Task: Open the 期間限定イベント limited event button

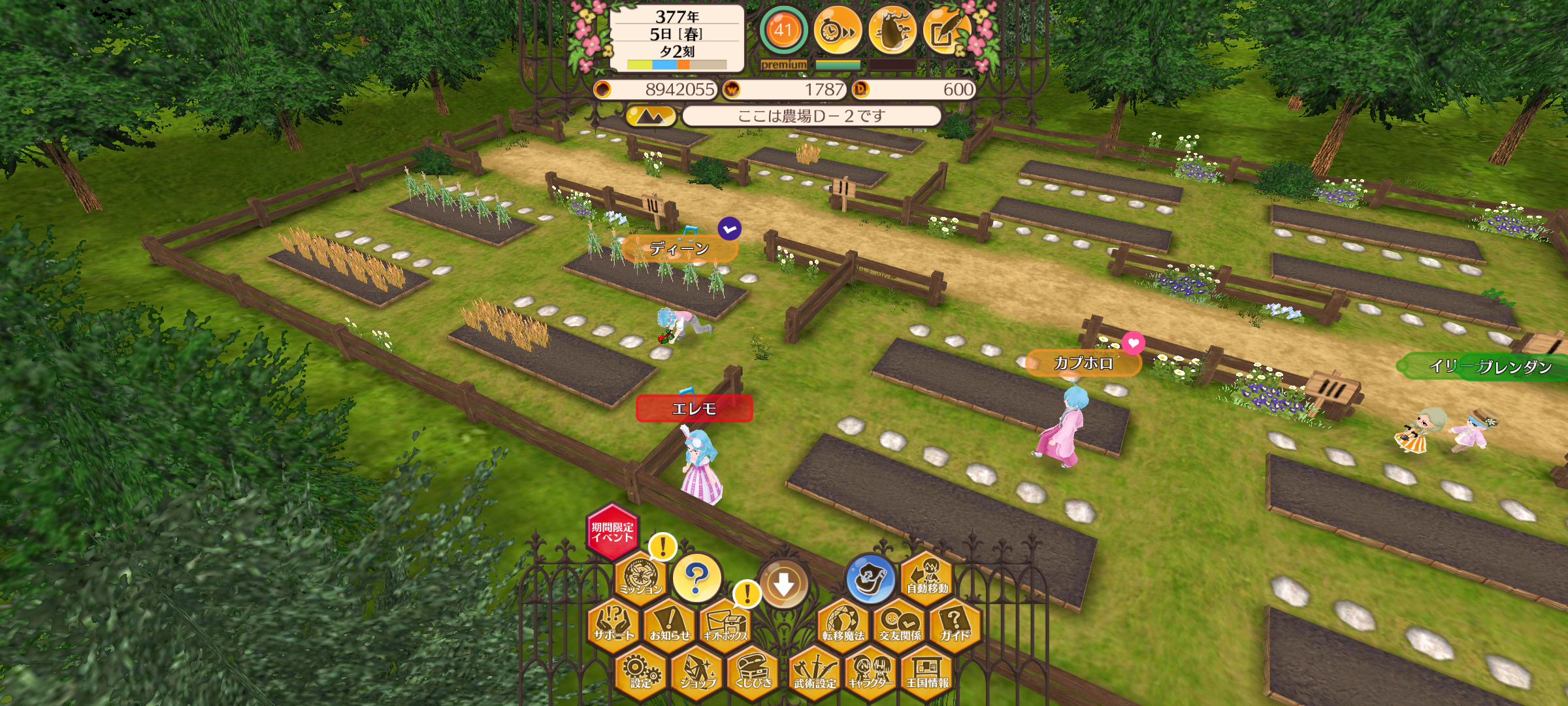Action: (612, 531)
